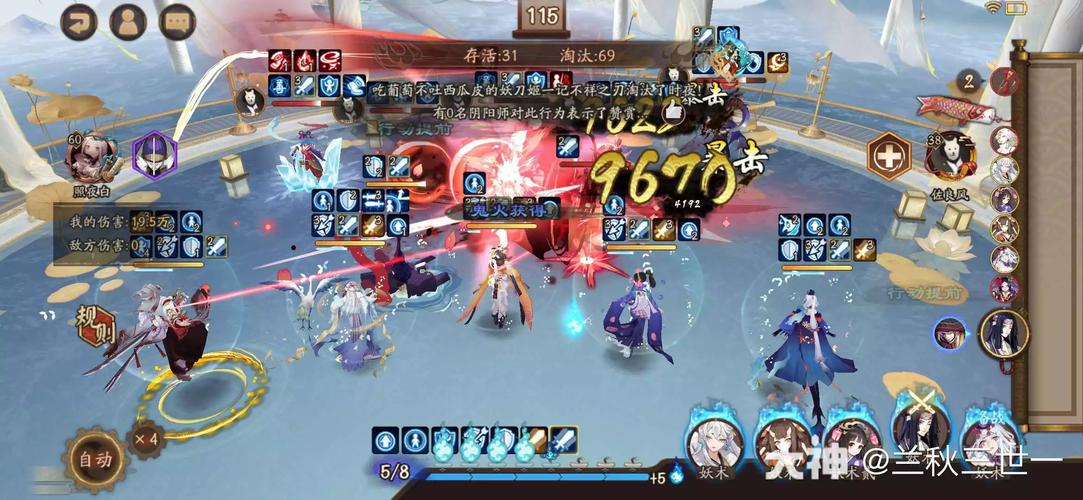The image size is (1083, 500).
Task: Open the player profile icon
Action: point(128,22)
